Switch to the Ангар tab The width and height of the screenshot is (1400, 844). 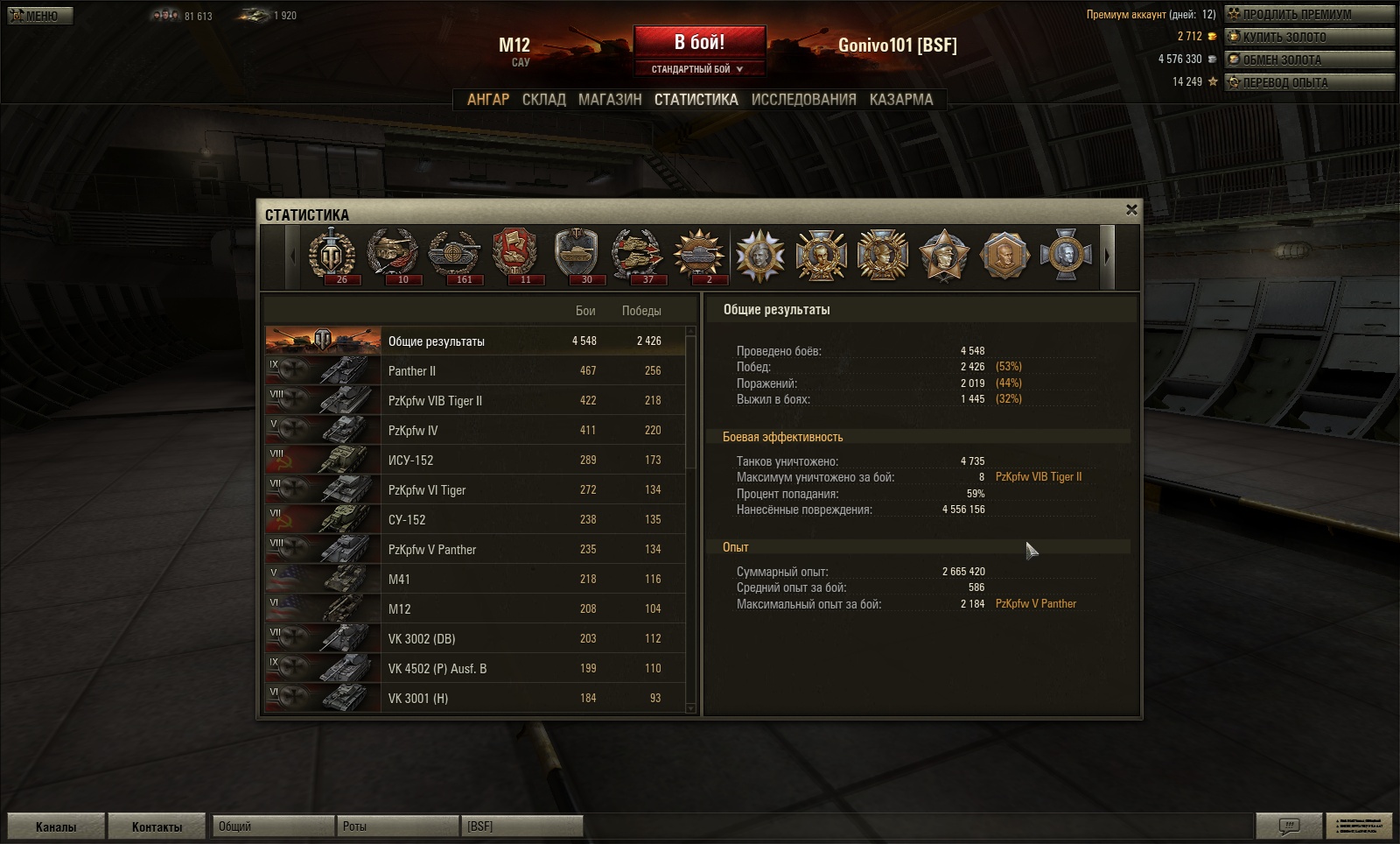pyautogui.click(x=487, y=100)
